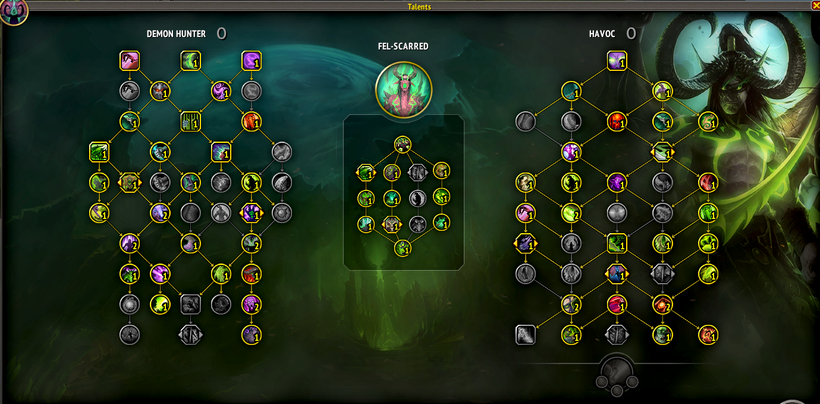Select the green square talent heading Demon Hunter tree
This screenshot has height=404, width=820.
(189, 62)
